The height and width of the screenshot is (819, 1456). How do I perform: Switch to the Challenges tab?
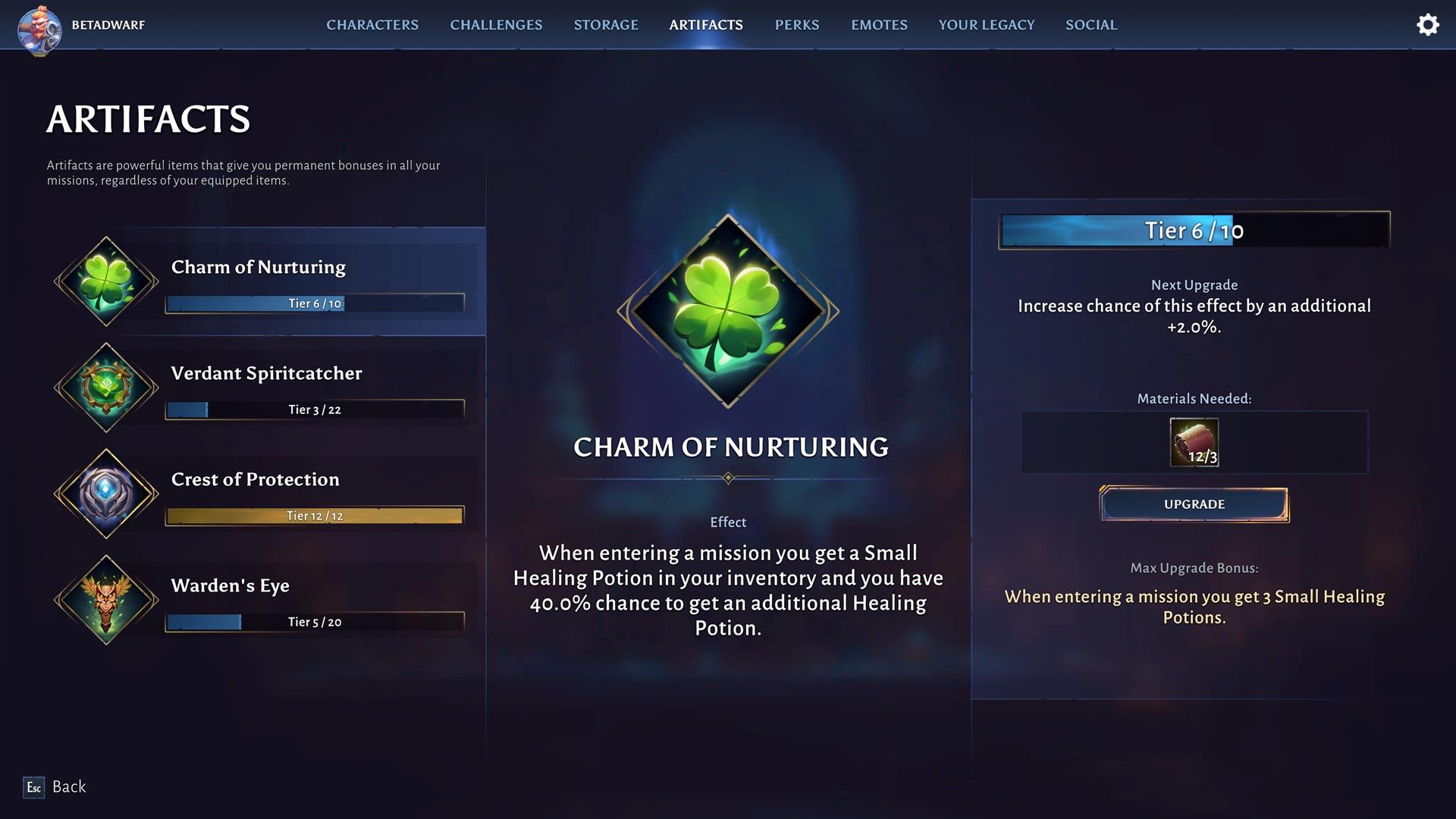click(496, 25)
